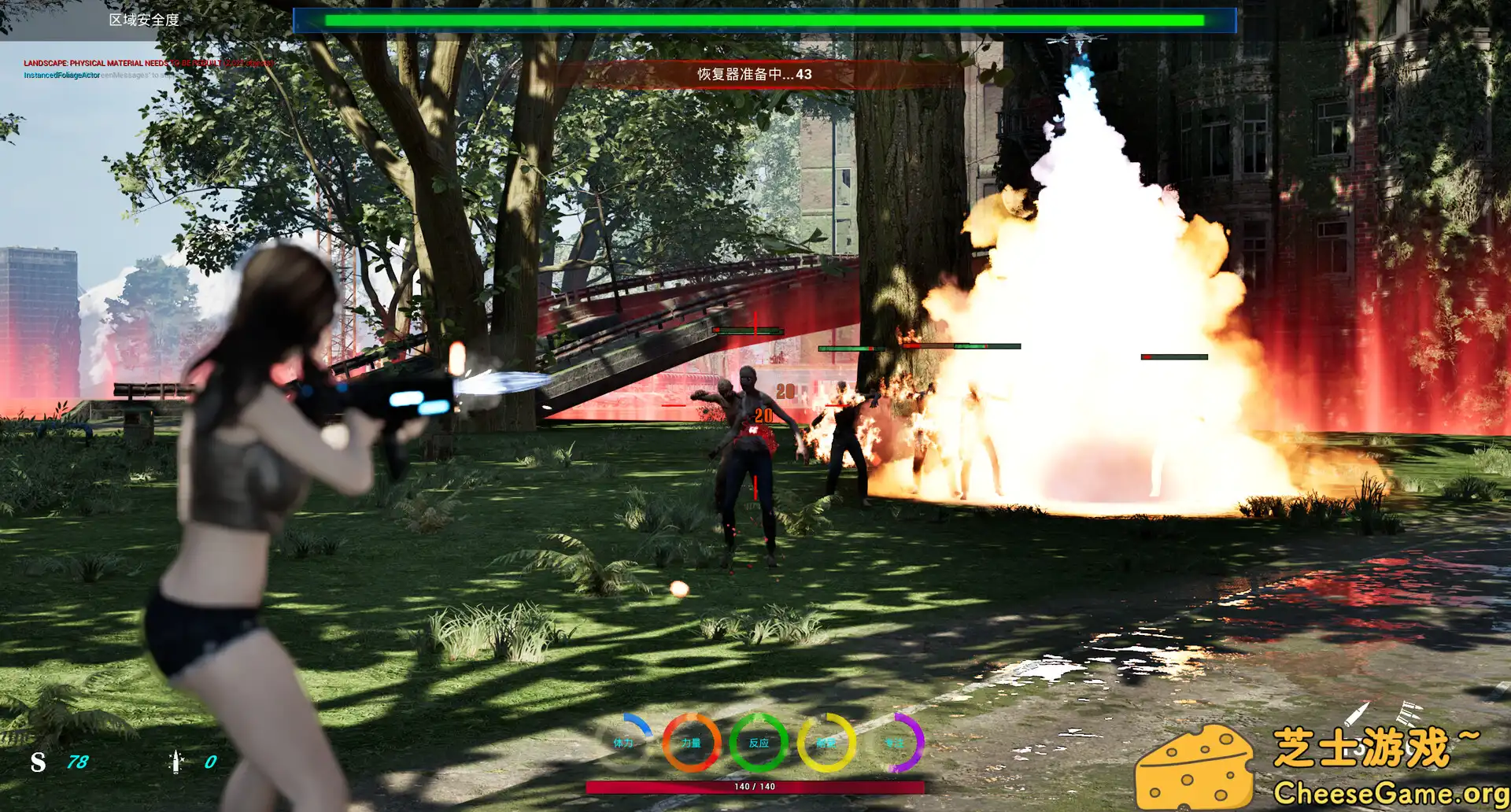Screen dimensions: 1511x812
Task: Click the knife icon beside the 0 counter
Action: coord(175,762)
